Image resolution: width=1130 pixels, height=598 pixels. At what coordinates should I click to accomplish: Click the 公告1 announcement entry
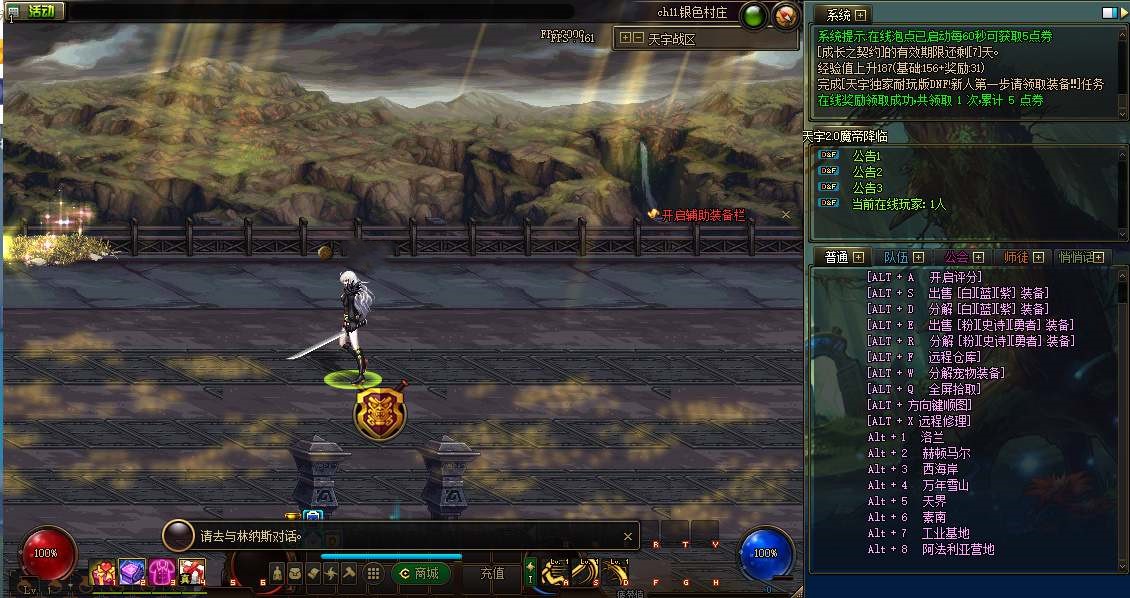866,156
